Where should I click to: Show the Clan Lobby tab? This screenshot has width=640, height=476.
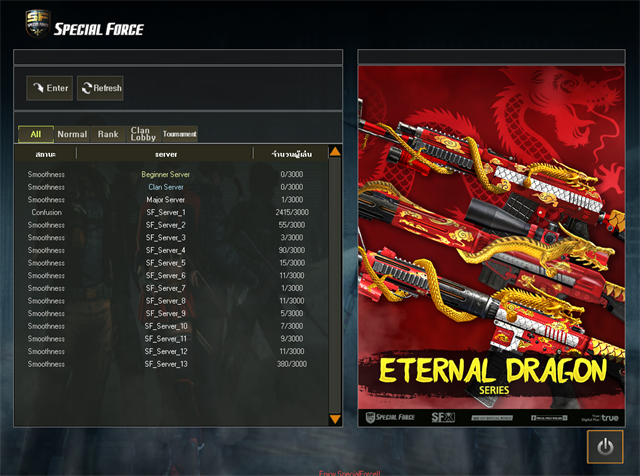tap(142, 134)
